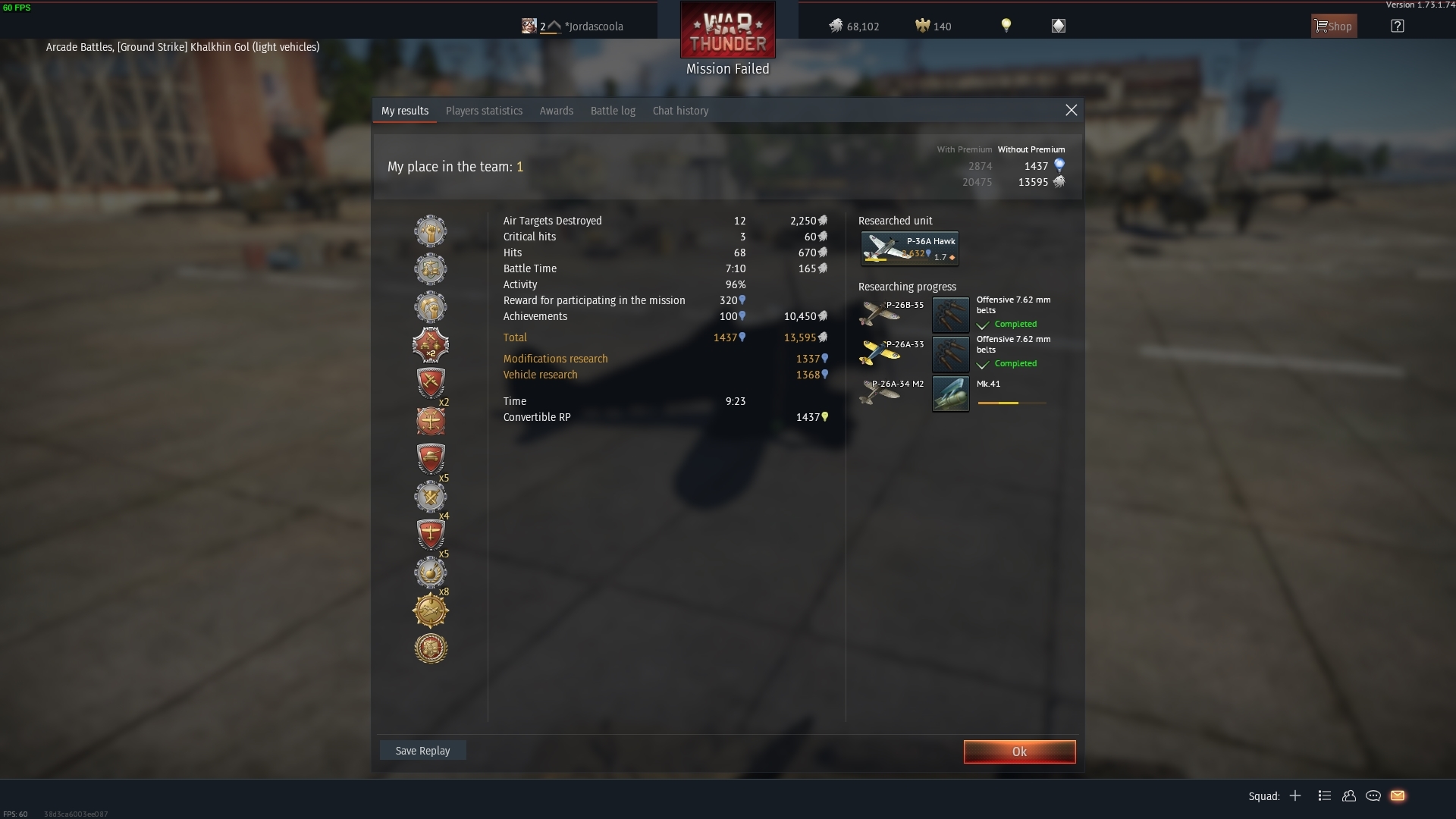
Task: Click the Mk.41 research progress bar
Action: [1012, 403]
